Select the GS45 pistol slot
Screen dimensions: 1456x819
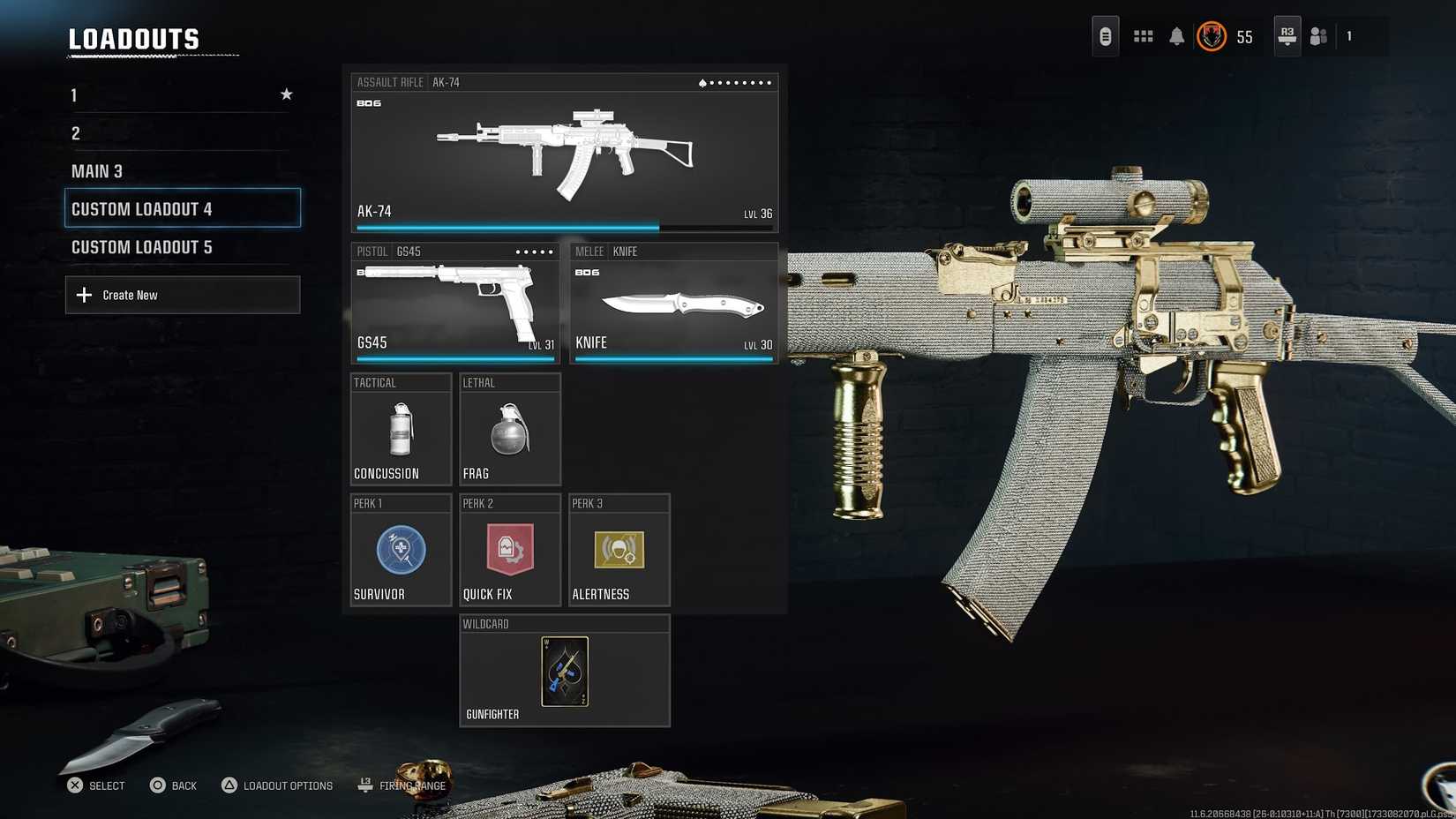tap(455, 304)
